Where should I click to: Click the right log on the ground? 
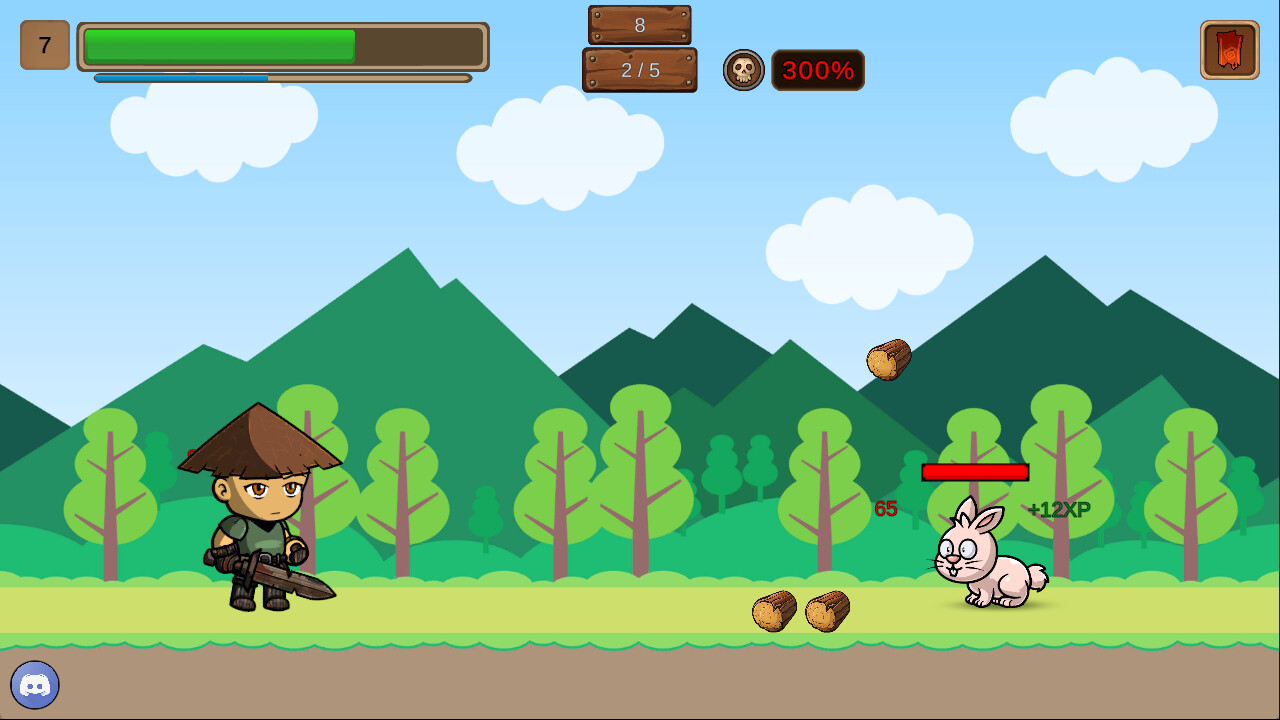click(830, 610)
